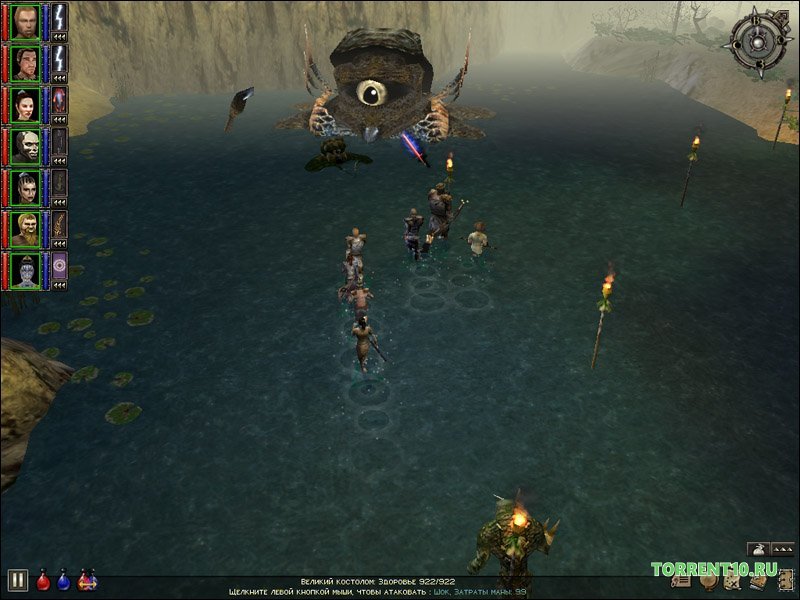Viewport: 800px width, 600px height.
Task: Select the pale bald character portrait
Action: [26, 145]
